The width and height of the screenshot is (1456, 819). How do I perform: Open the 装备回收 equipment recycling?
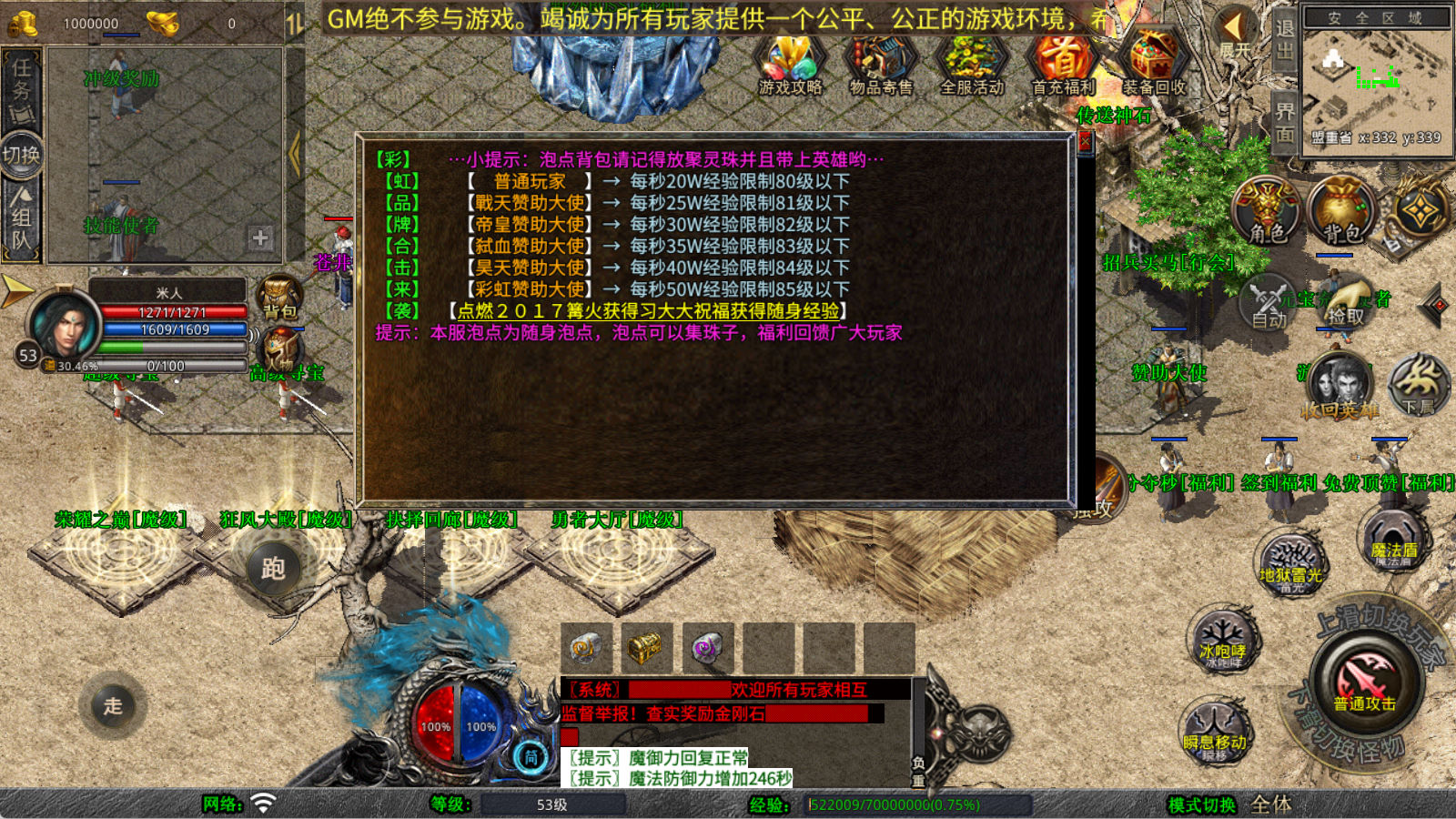pyautogui.click(x=1153, y=64)
